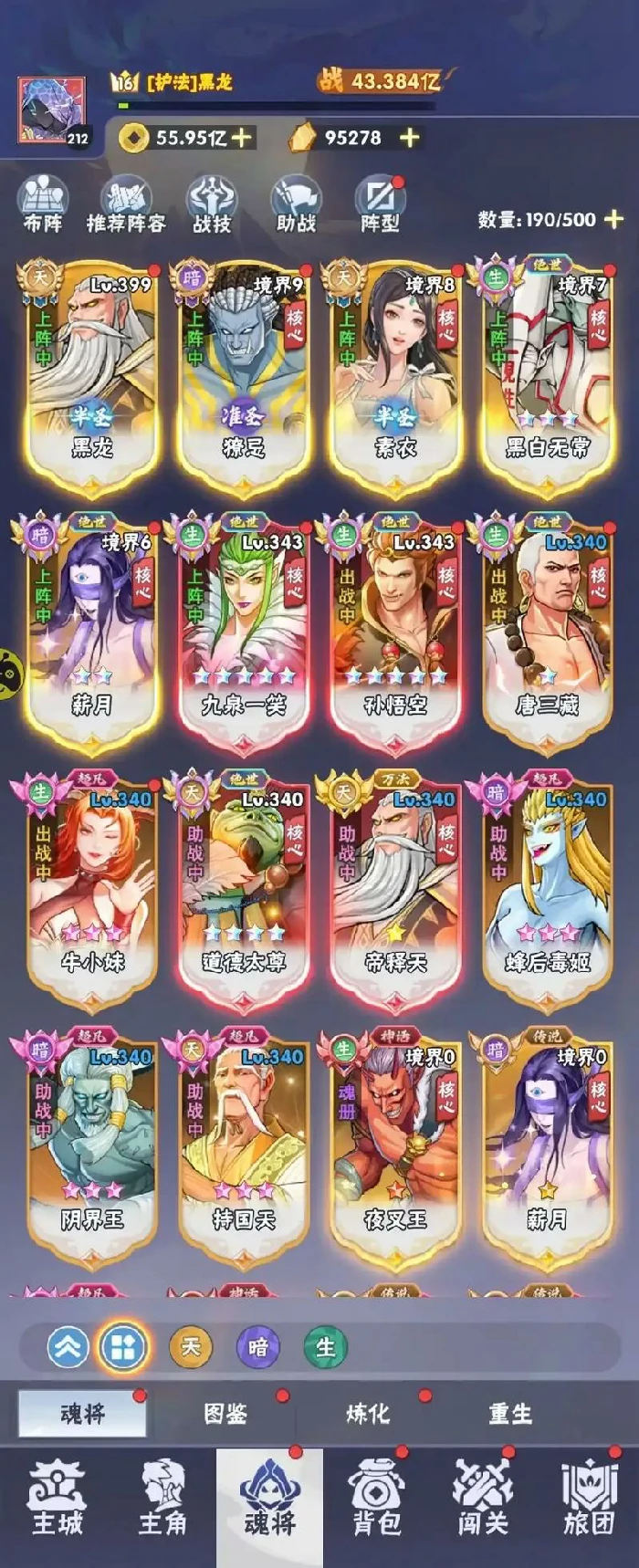
Task: Filter heroes by 暗 faction
Action: (258, 1347)
